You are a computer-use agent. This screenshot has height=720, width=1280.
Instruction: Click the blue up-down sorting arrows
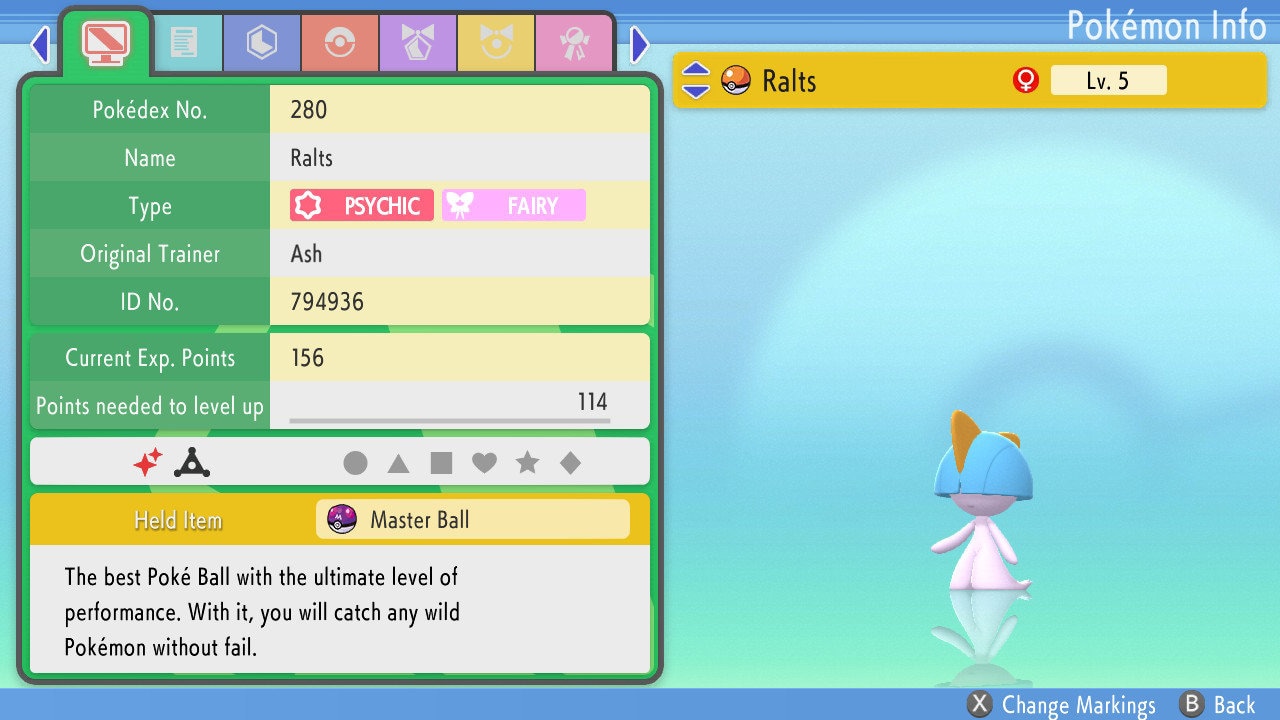pos(694,80)
